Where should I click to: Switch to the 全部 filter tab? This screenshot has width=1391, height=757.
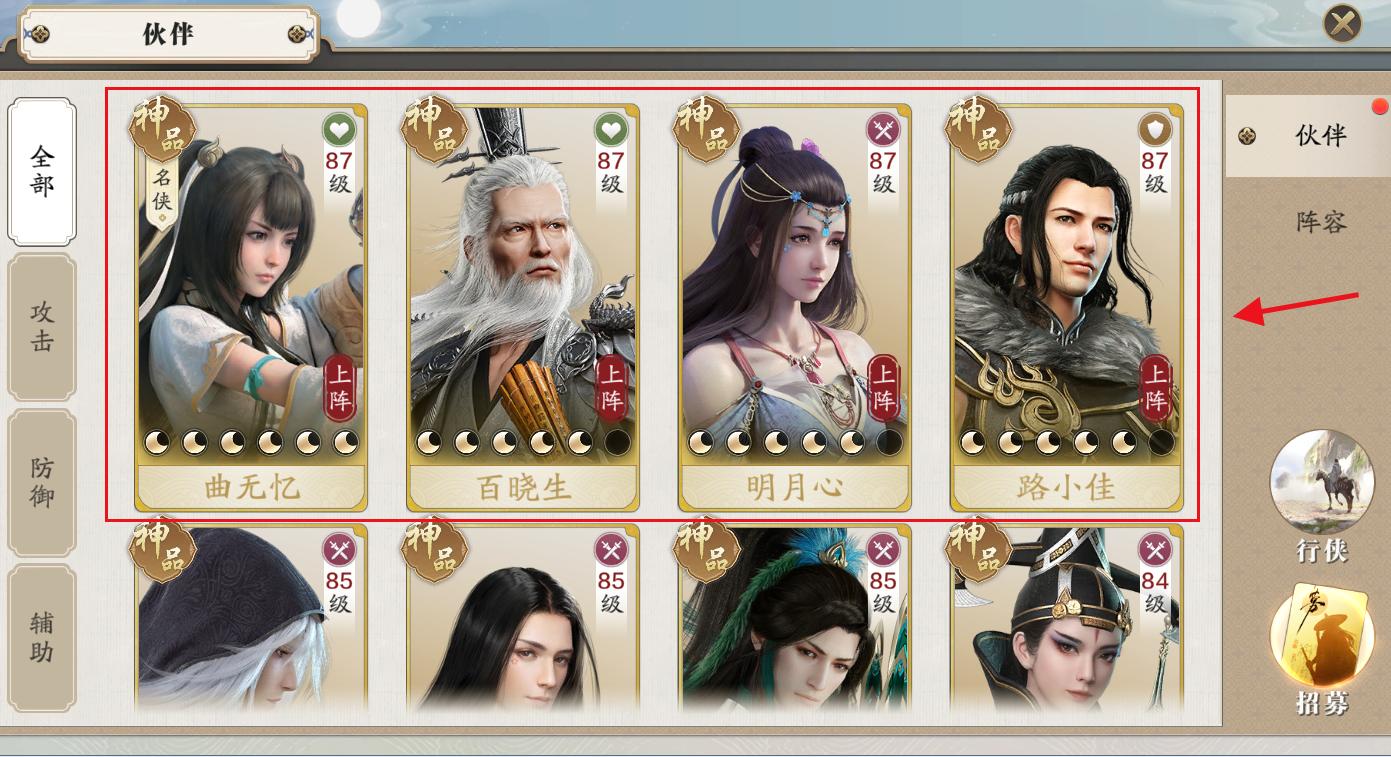tap(42, 171)
